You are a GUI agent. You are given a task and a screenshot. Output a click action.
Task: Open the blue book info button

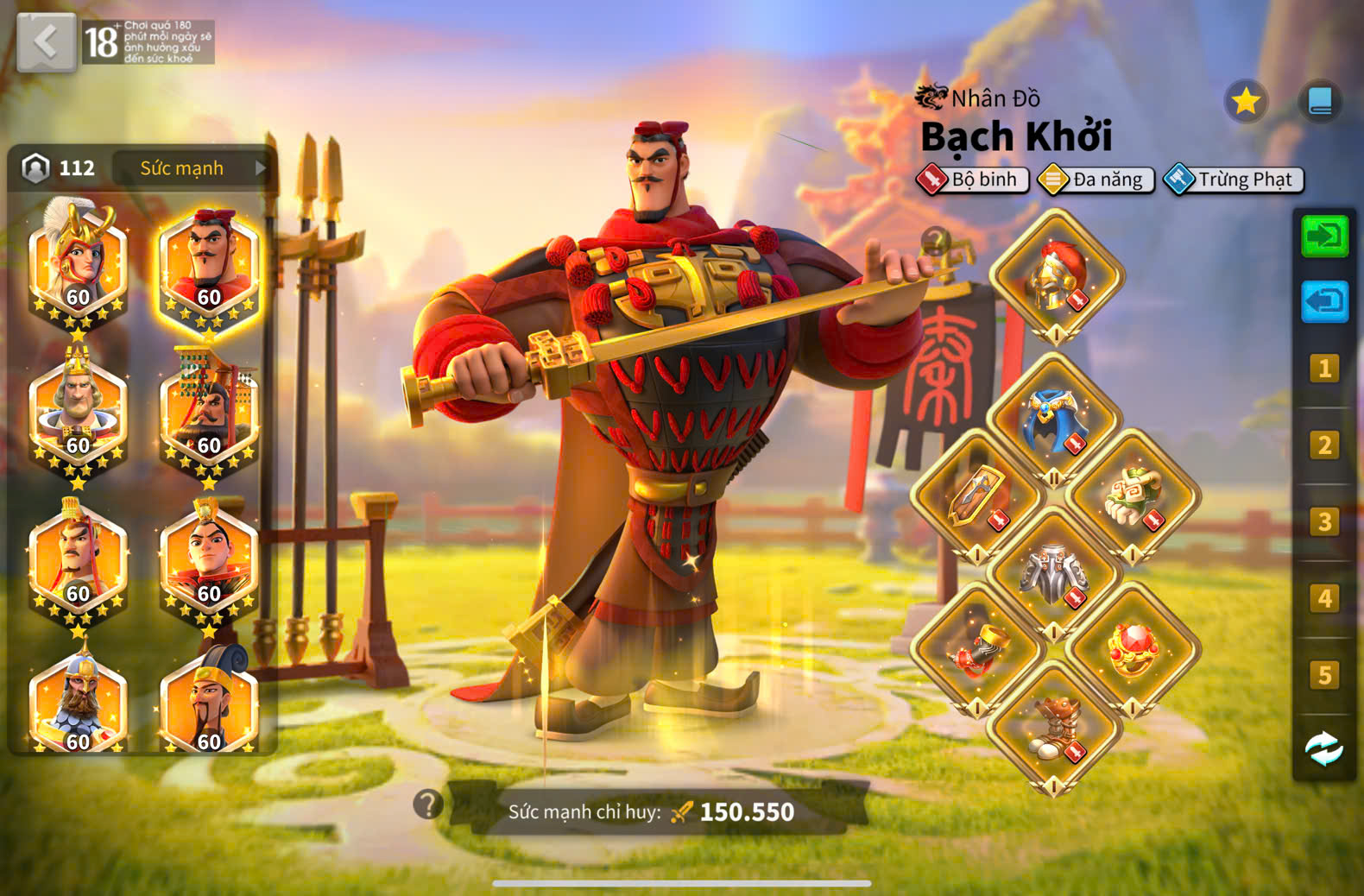[x=1320, y=102]
